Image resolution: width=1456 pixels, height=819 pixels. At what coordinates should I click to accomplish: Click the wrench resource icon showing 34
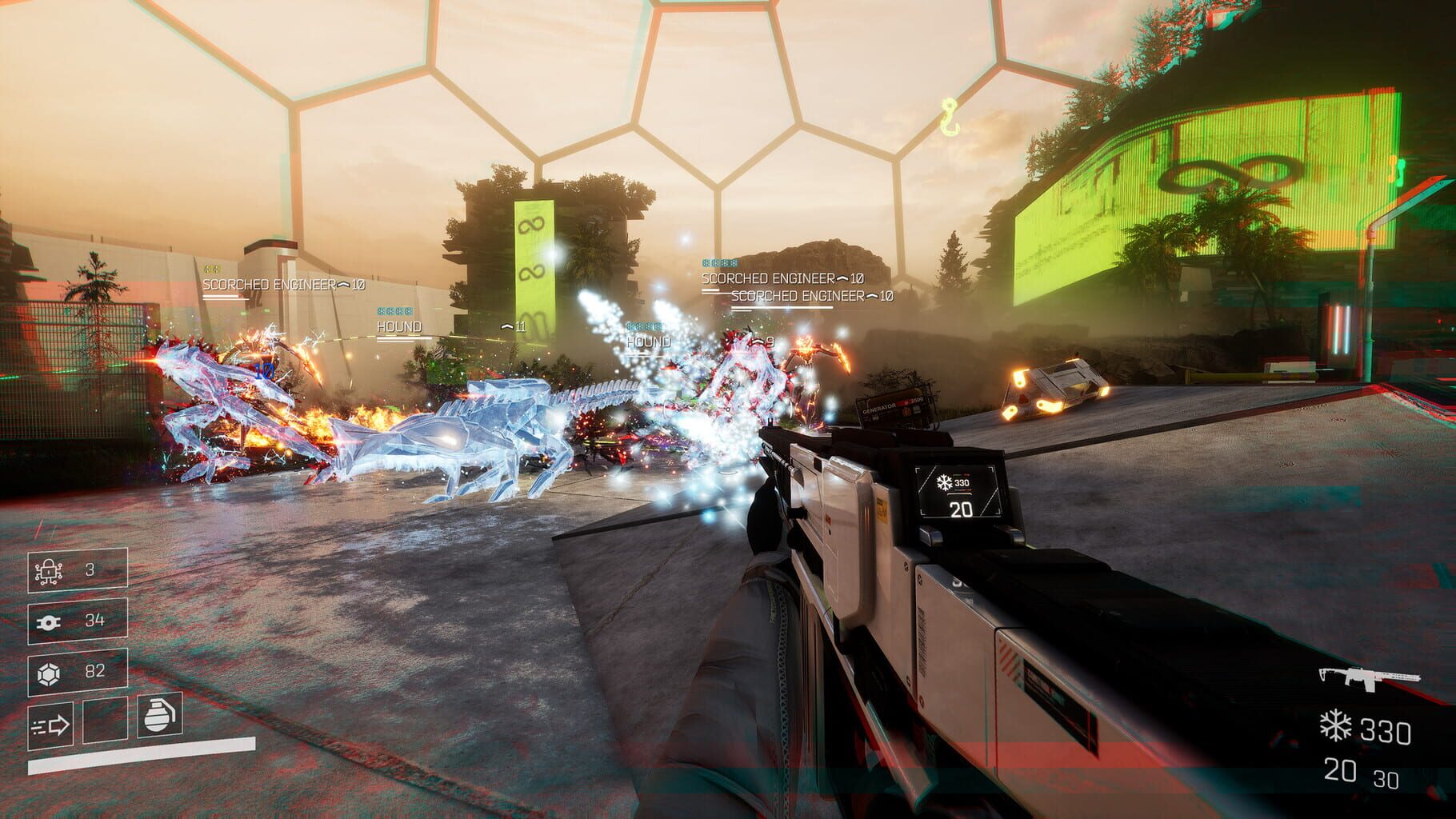pos(49,621)
